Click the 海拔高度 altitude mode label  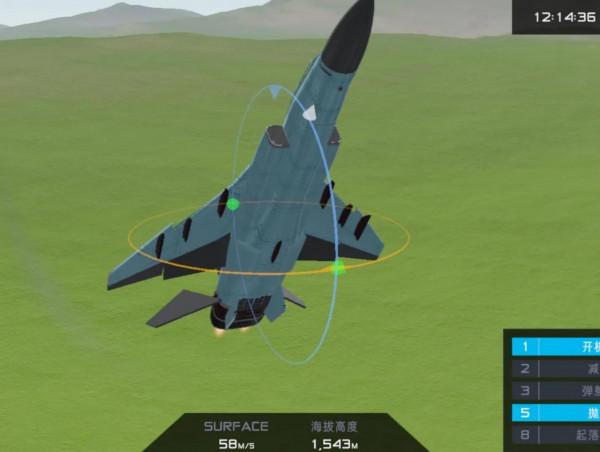click(x=334, y=426)
